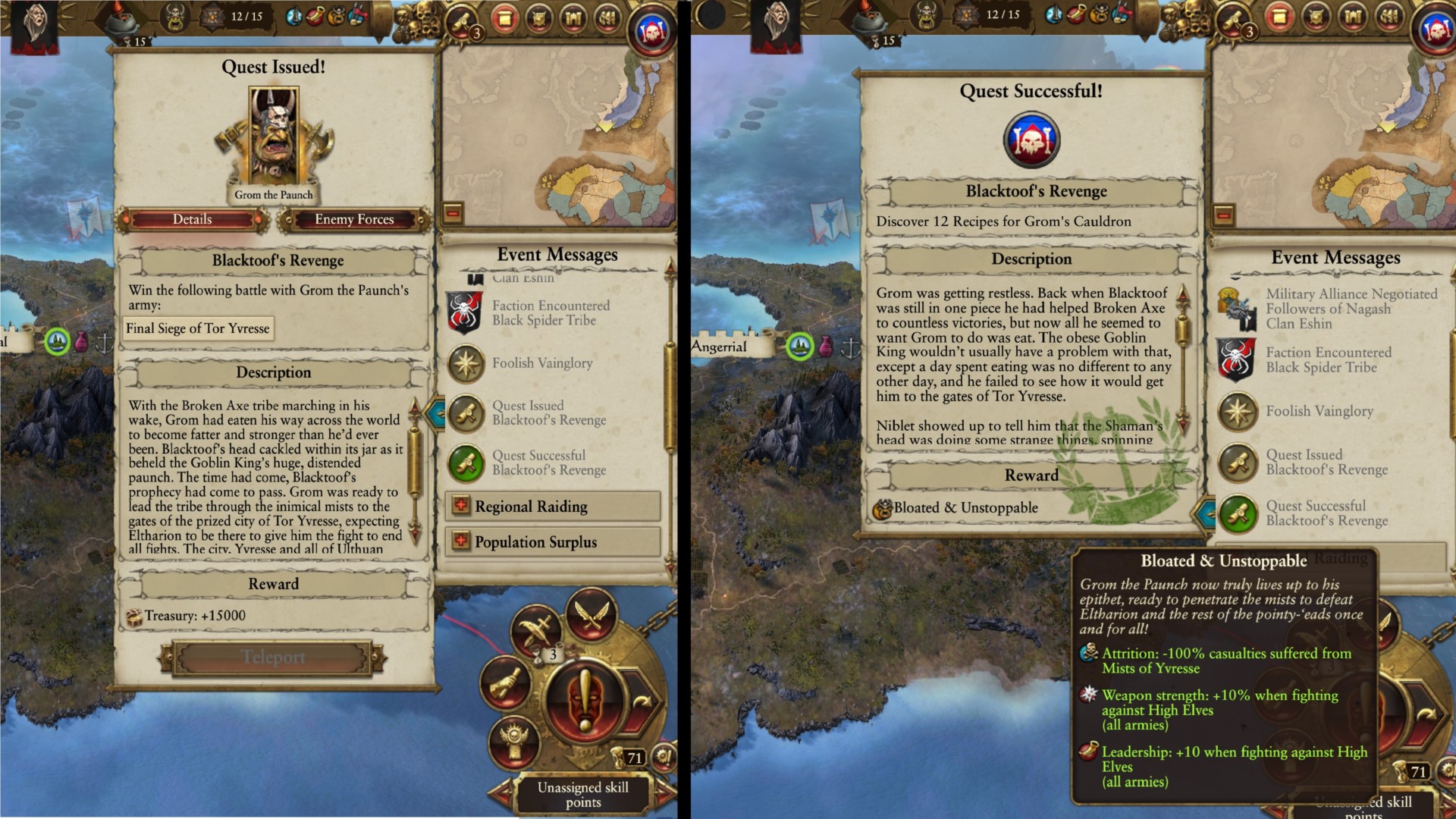The height and width of the screenshot is (819, 1456).
Task: Click the Teleport button on the quest panel
Action: click(273, 657)
